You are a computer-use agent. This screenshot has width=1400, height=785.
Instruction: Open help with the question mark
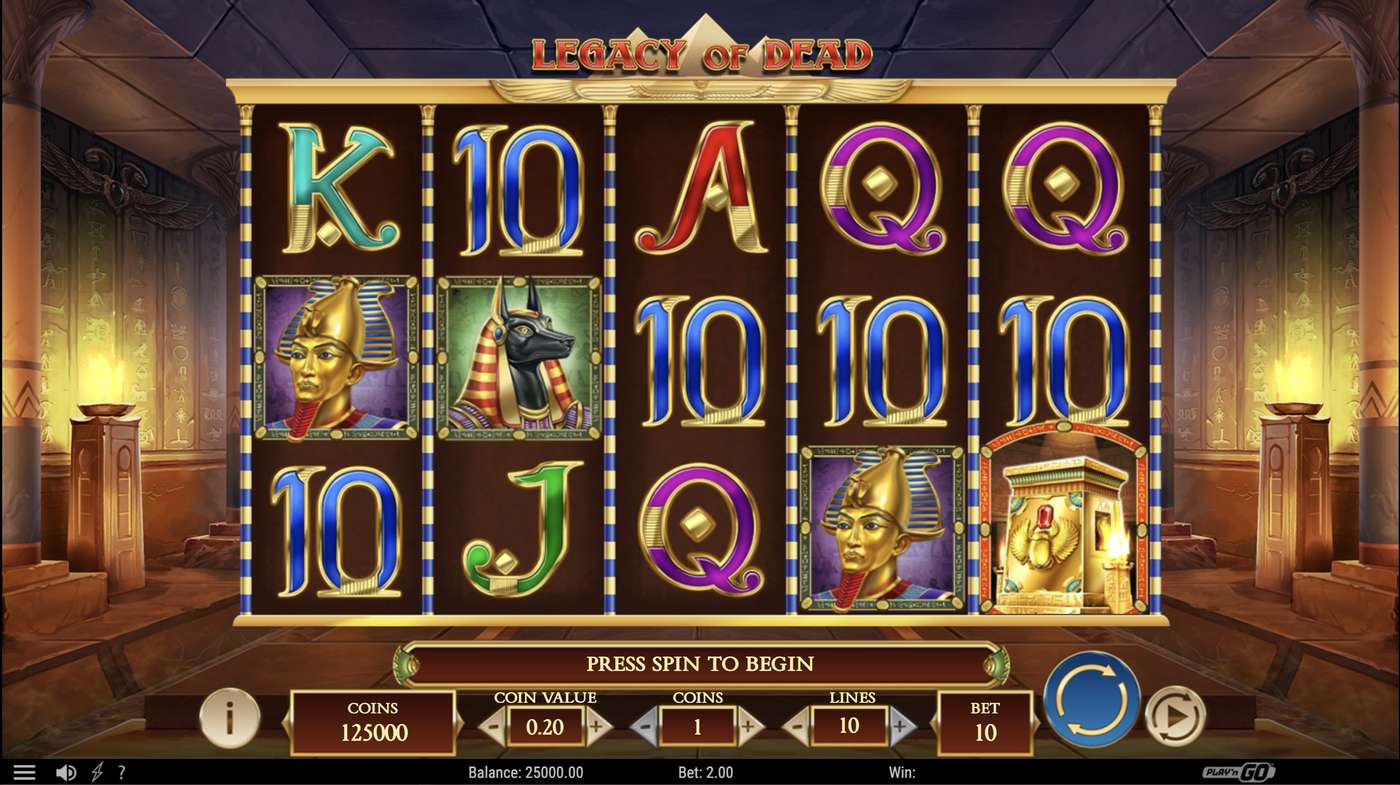(122, 773)
